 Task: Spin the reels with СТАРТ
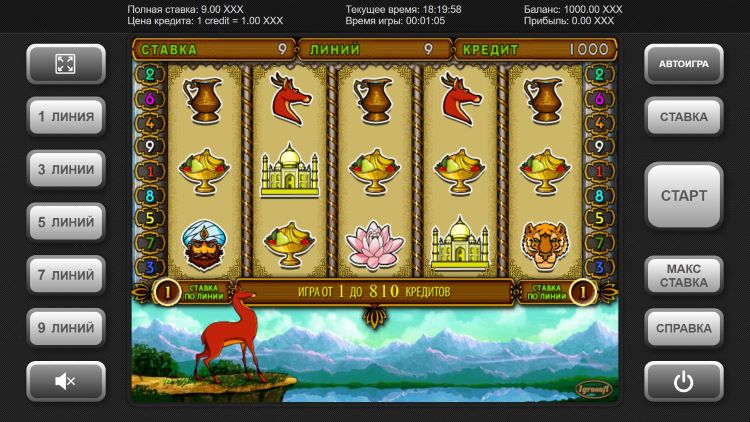(x=683, y=196)
